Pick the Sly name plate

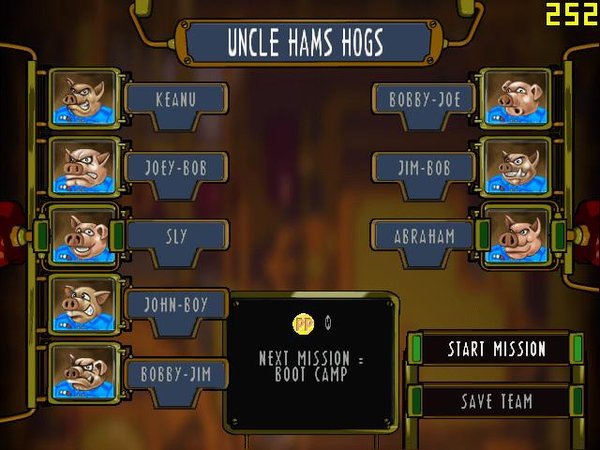(x=176, y=237)
